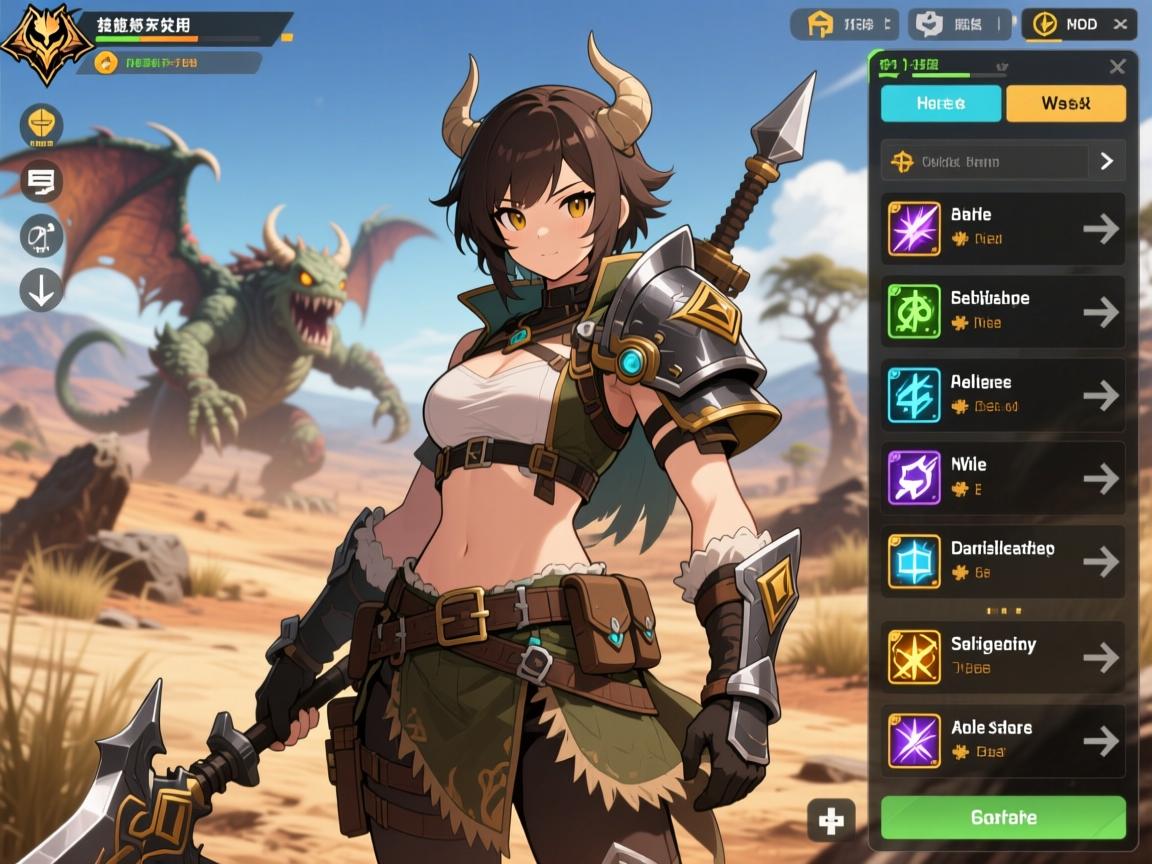Select the row with the green rune icon
The image size is (1152, 864).
pos(1002,311)
